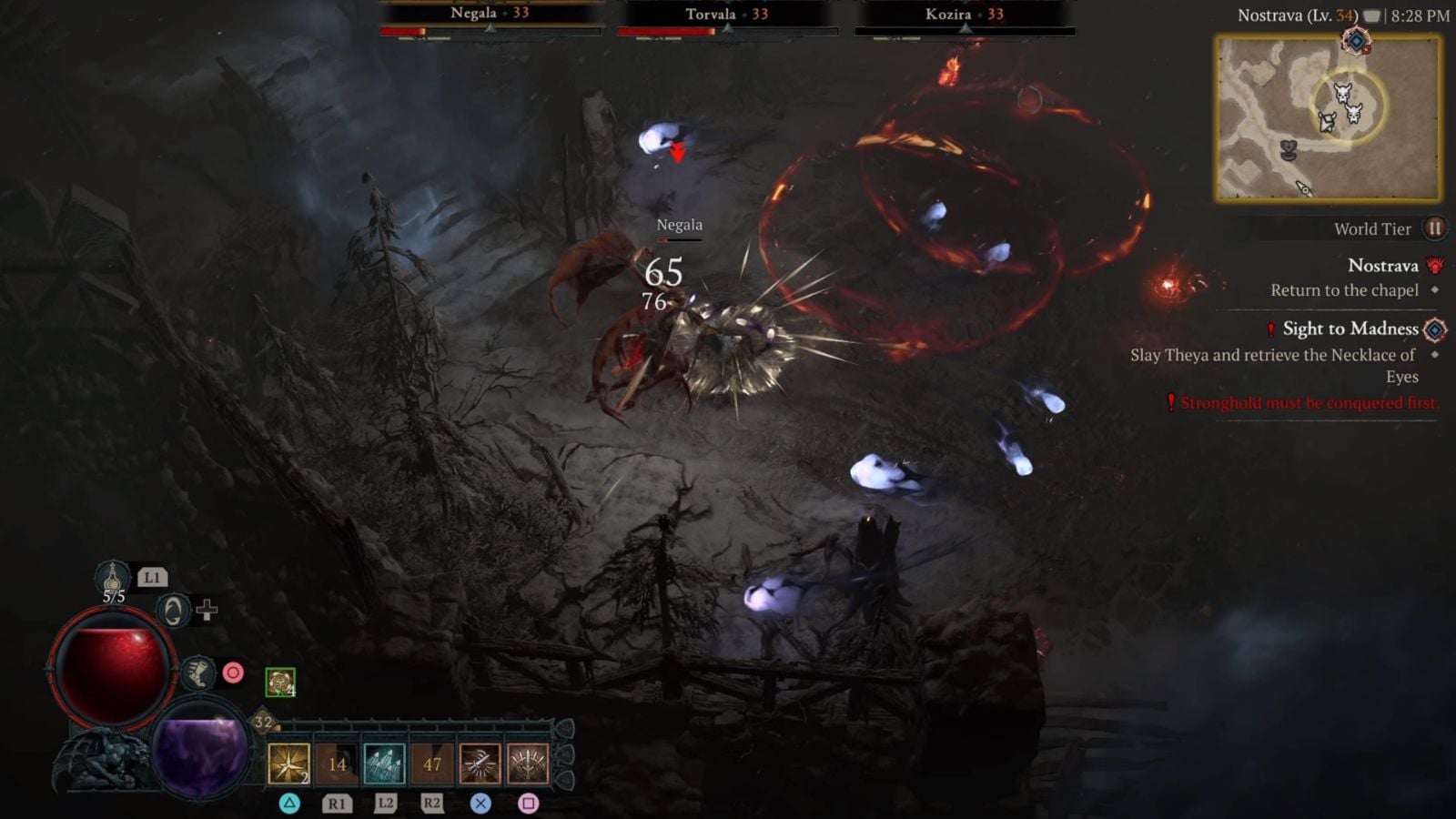Image resolution: width=1456 pixels, height=819 pixels.
Task: Click the Nostrava stronghold emblem
Action: [1435, 267]
